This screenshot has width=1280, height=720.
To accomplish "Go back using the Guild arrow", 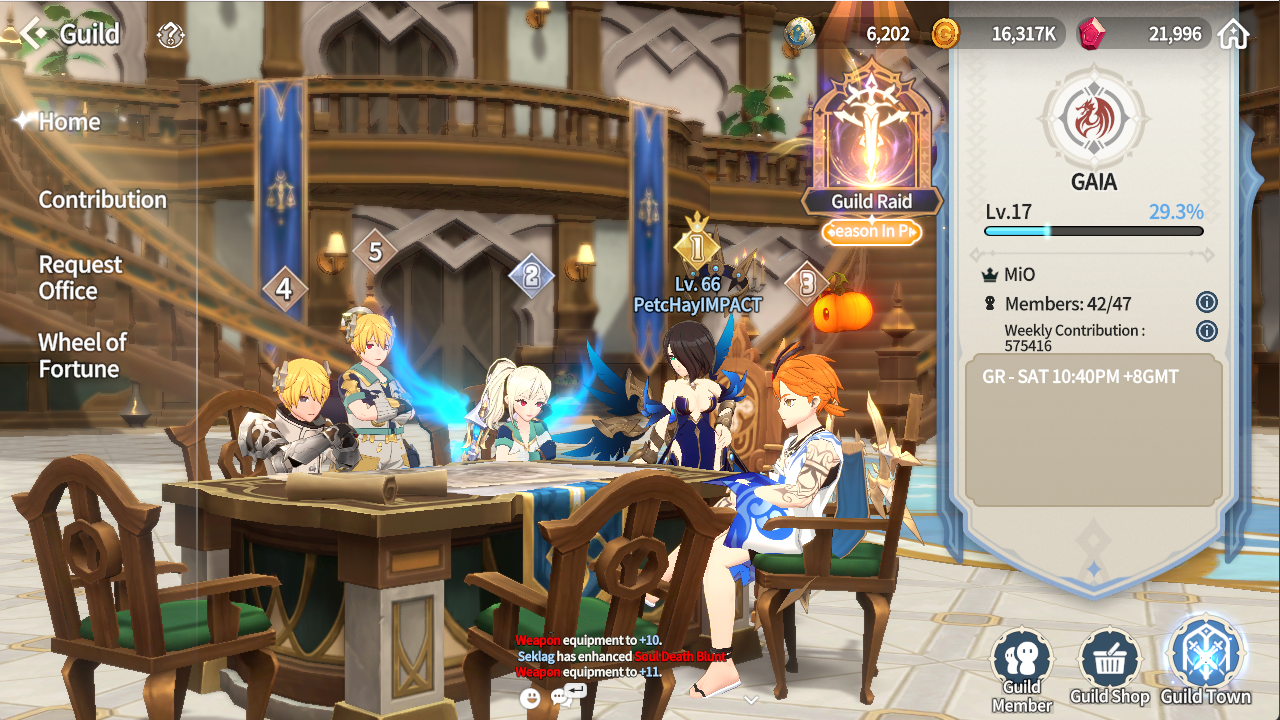I will point(34,34).
